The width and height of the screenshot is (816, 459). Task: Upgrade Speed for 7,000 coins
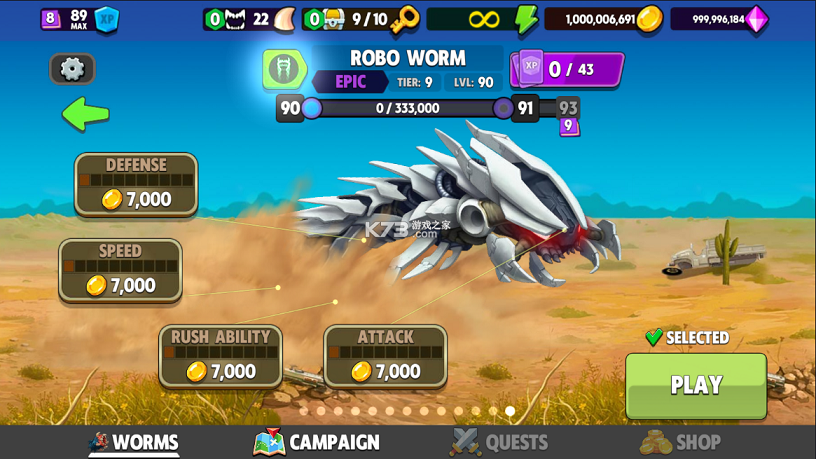coord(120,271)
